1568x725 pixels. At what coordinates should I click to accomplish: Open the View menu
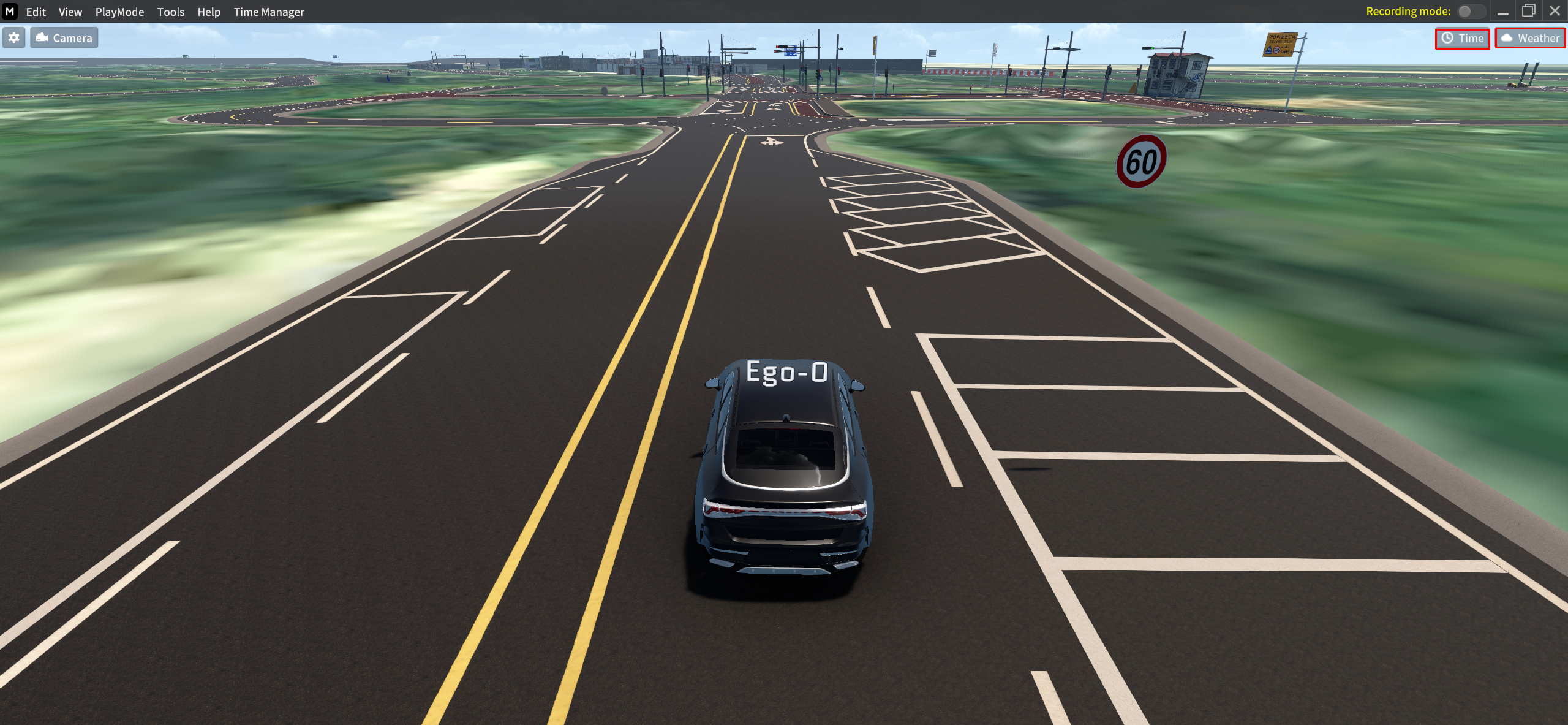coord(70,12)
